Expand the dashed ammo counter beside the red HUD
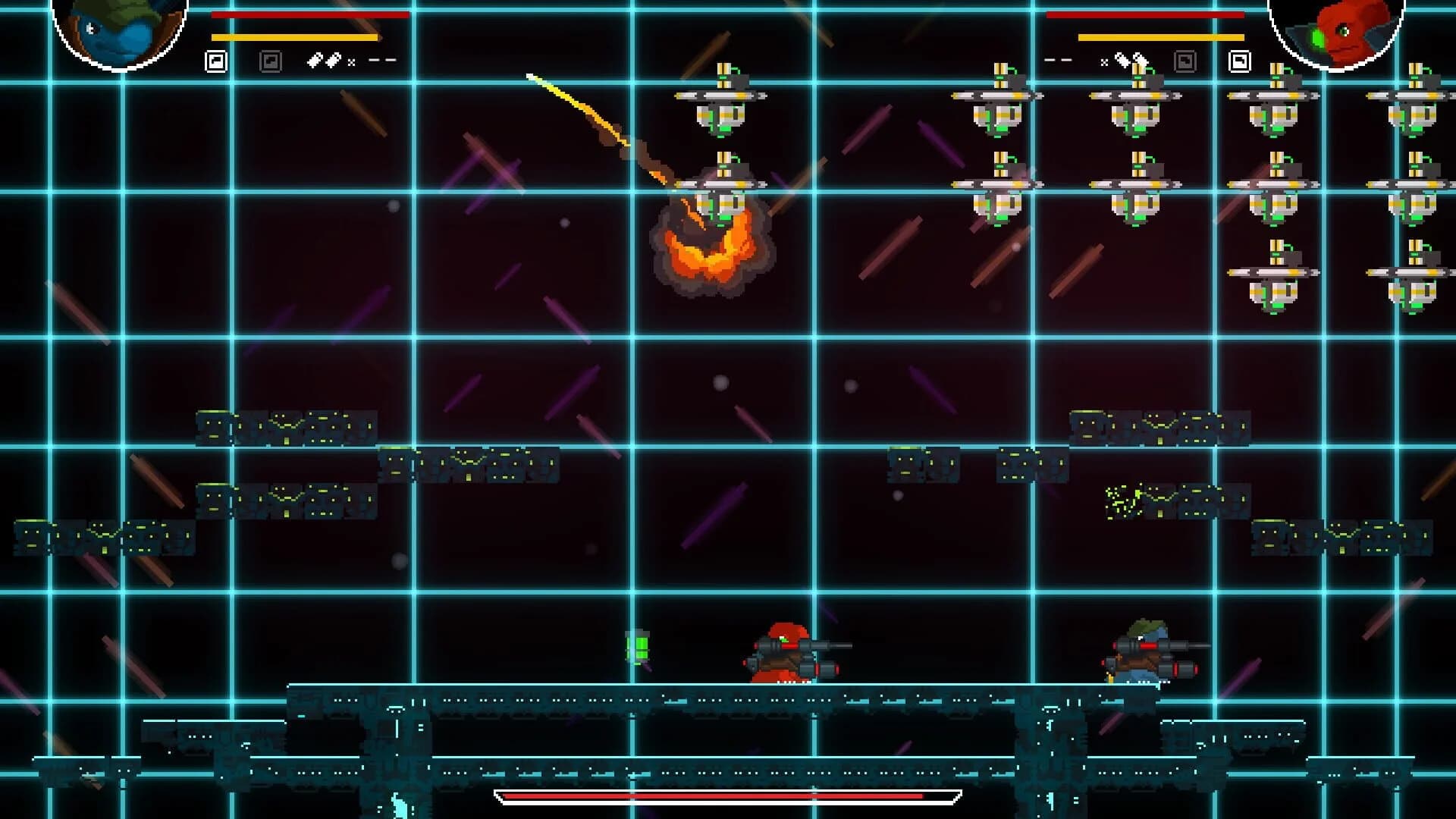Image resolution: width=1456 pixels, height=819 pixels. (1059, 58)
